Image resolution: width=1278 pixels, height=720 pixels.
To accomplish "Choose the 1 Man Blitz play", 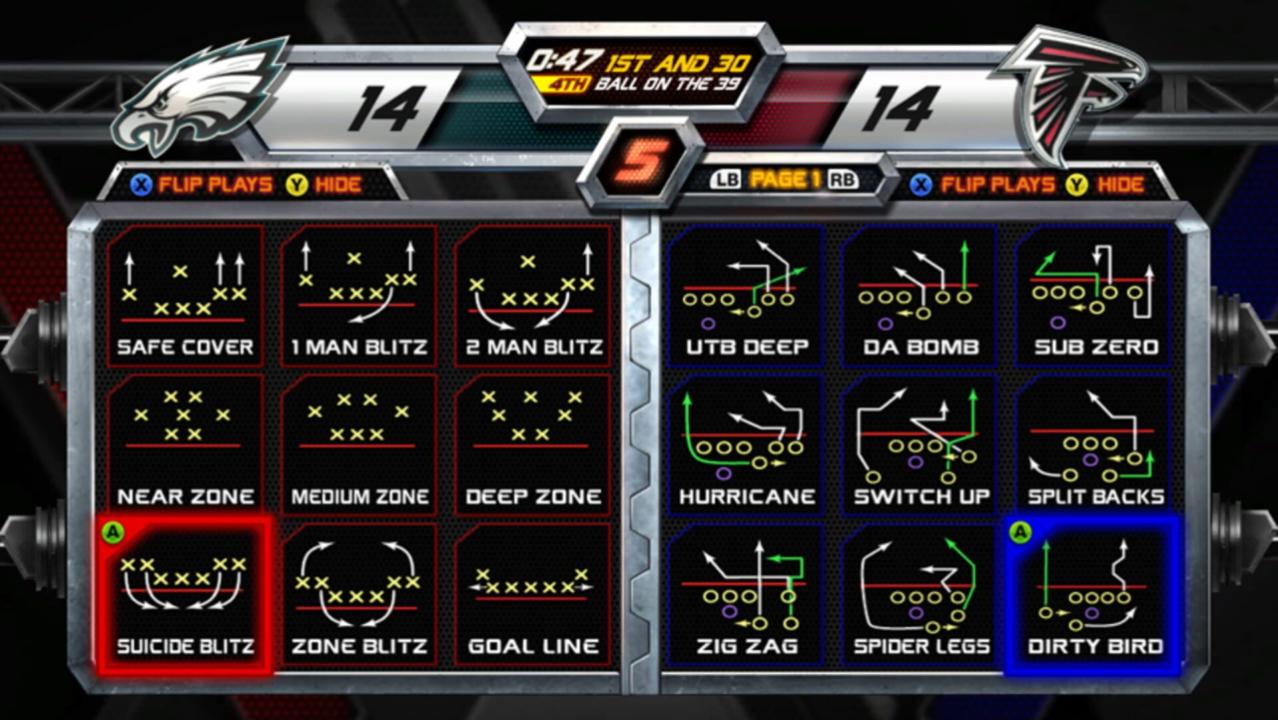I will pos(359,296).
